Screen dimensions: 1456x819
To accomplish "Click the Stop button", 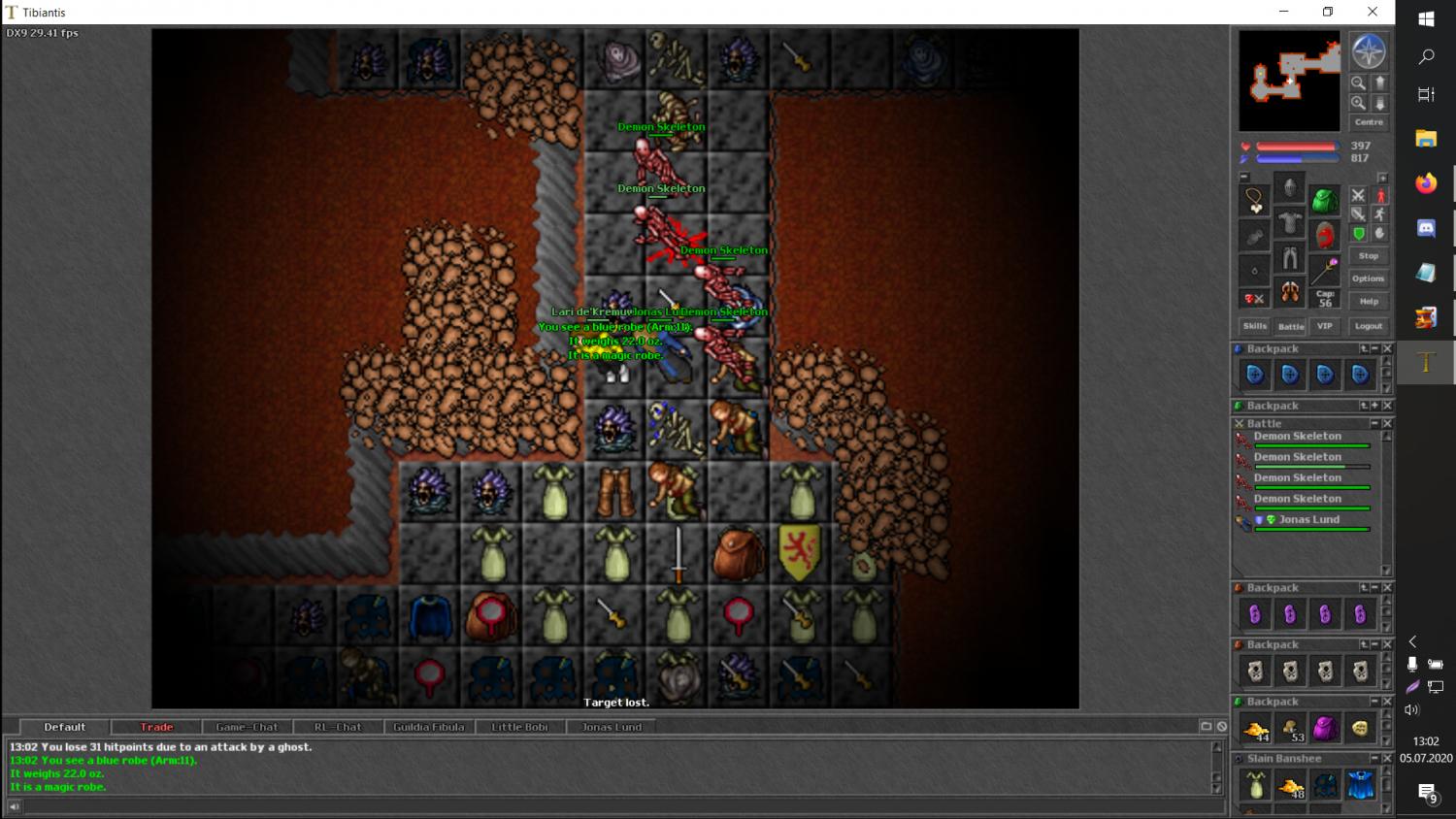I will coord(1369,256).
